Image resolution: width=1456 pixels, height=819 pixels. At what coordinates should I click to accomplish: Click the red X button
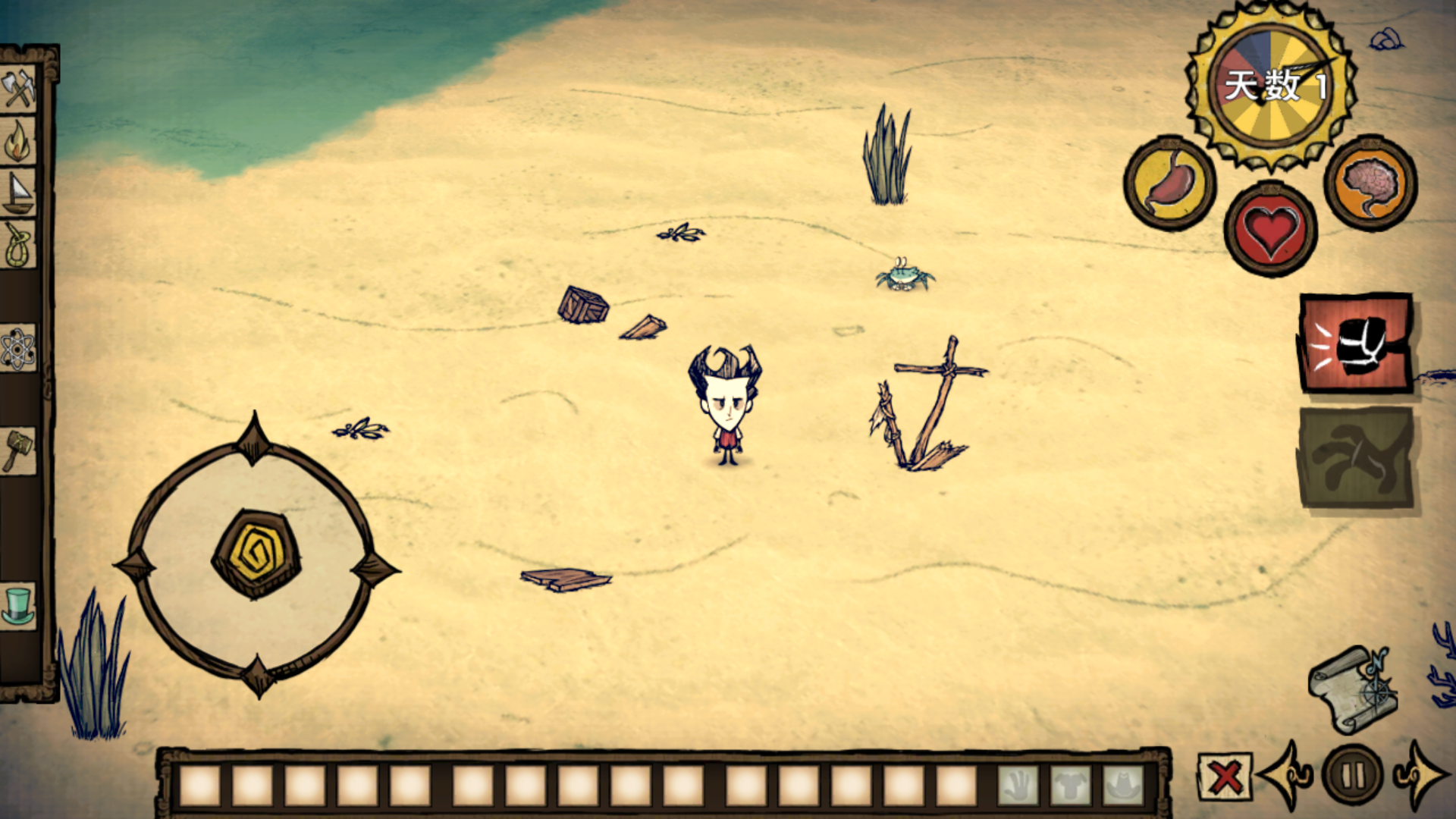click(1225, 777)
